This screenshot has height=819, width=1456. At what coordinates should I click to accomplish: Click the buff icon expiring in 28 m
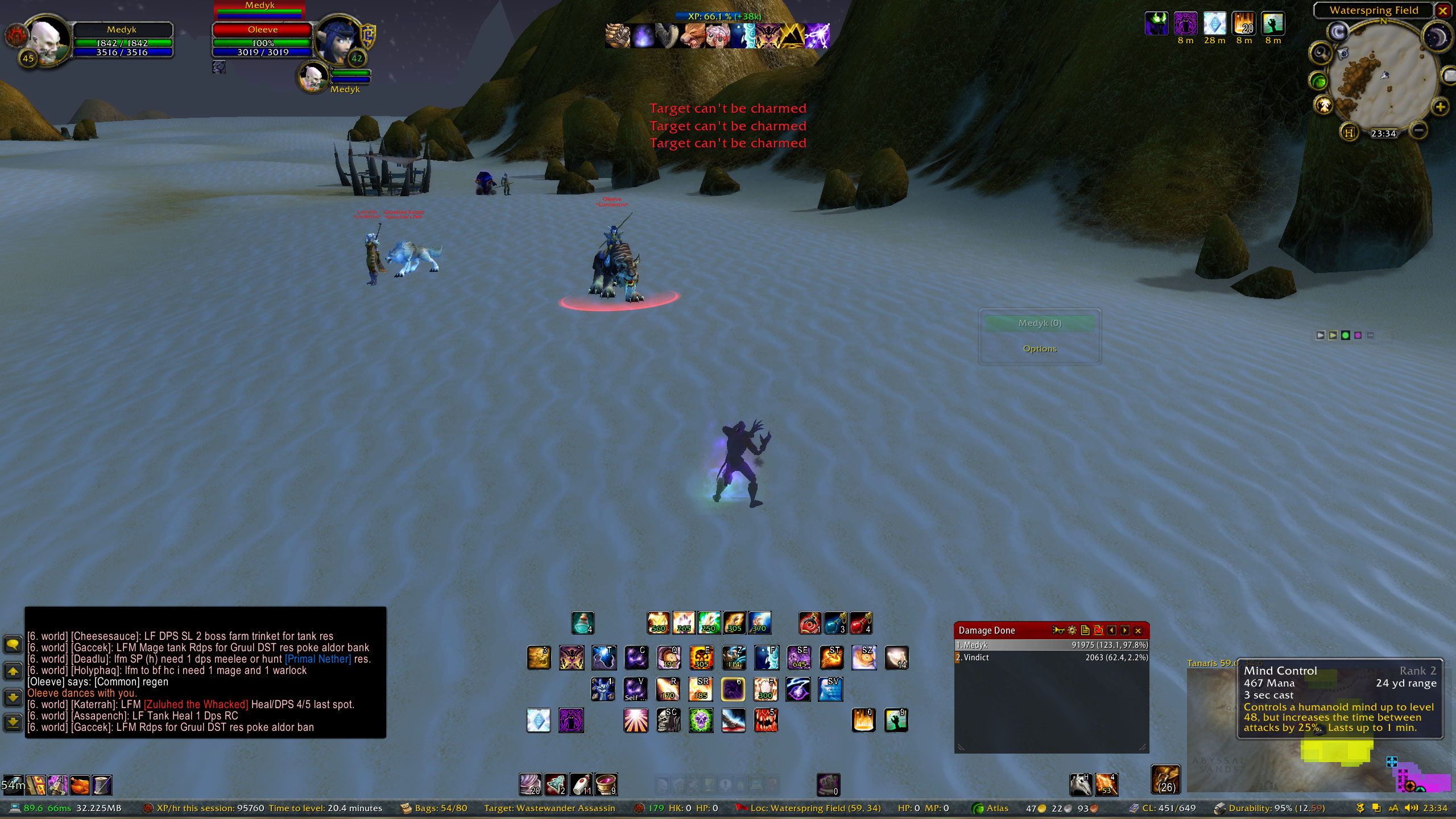pyautogui.click(x=1215, y=24)
